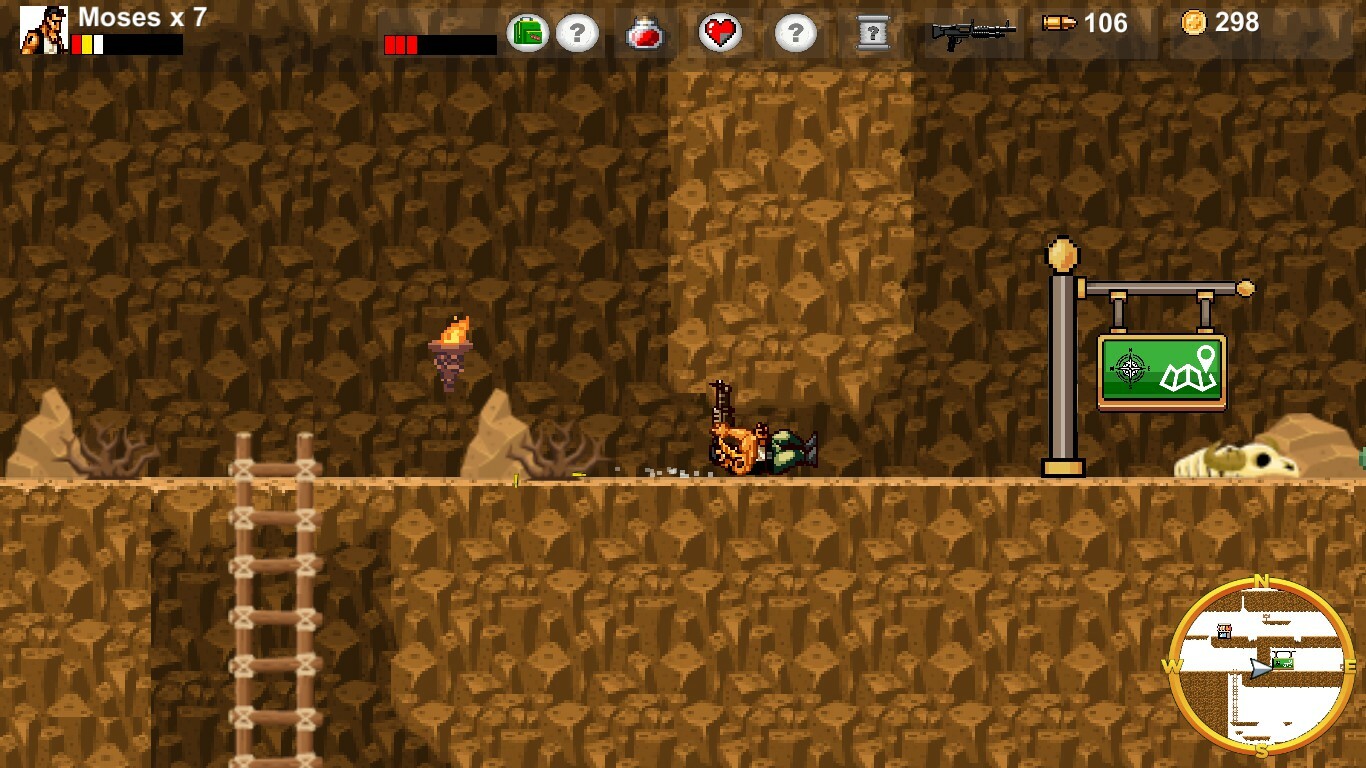Click the shop icon on the minimap
1366x768 pixels.
click(x=1225, y=632)
